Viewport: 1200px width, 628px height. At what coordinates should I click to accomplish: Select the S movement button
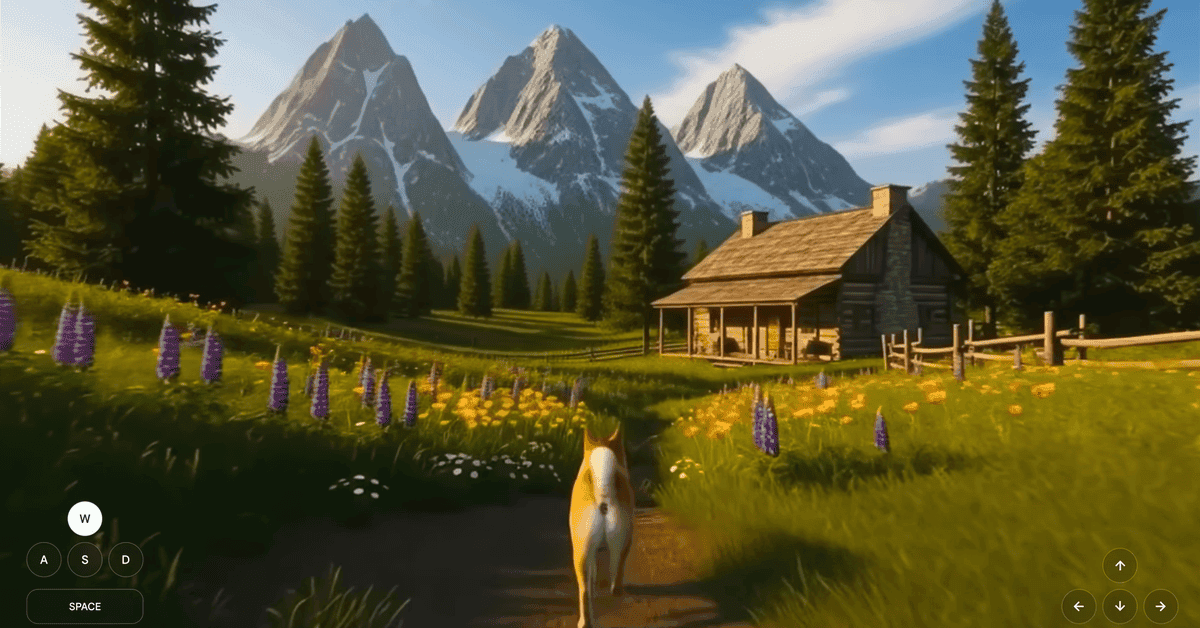[85, 560]
